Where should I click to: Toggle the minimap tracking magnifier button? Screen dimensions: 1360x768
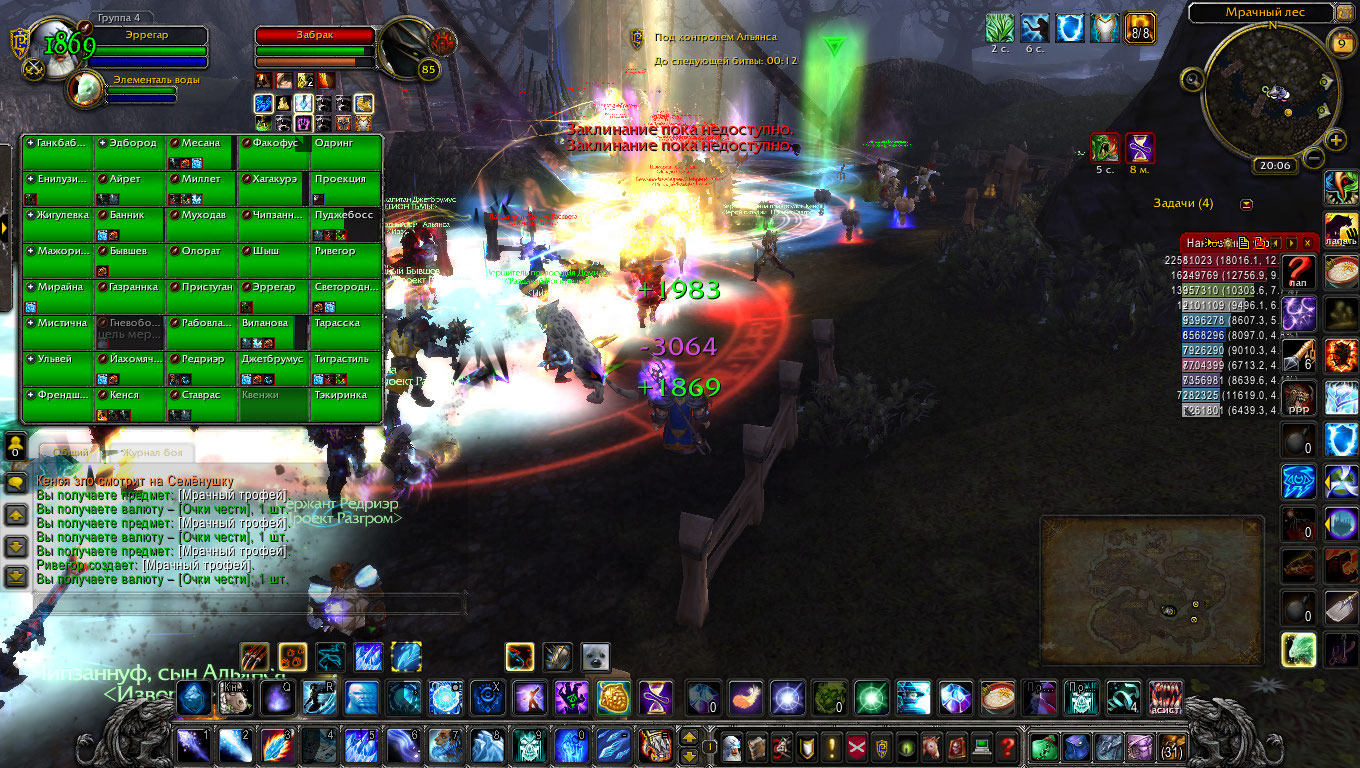pos(1192,80)
